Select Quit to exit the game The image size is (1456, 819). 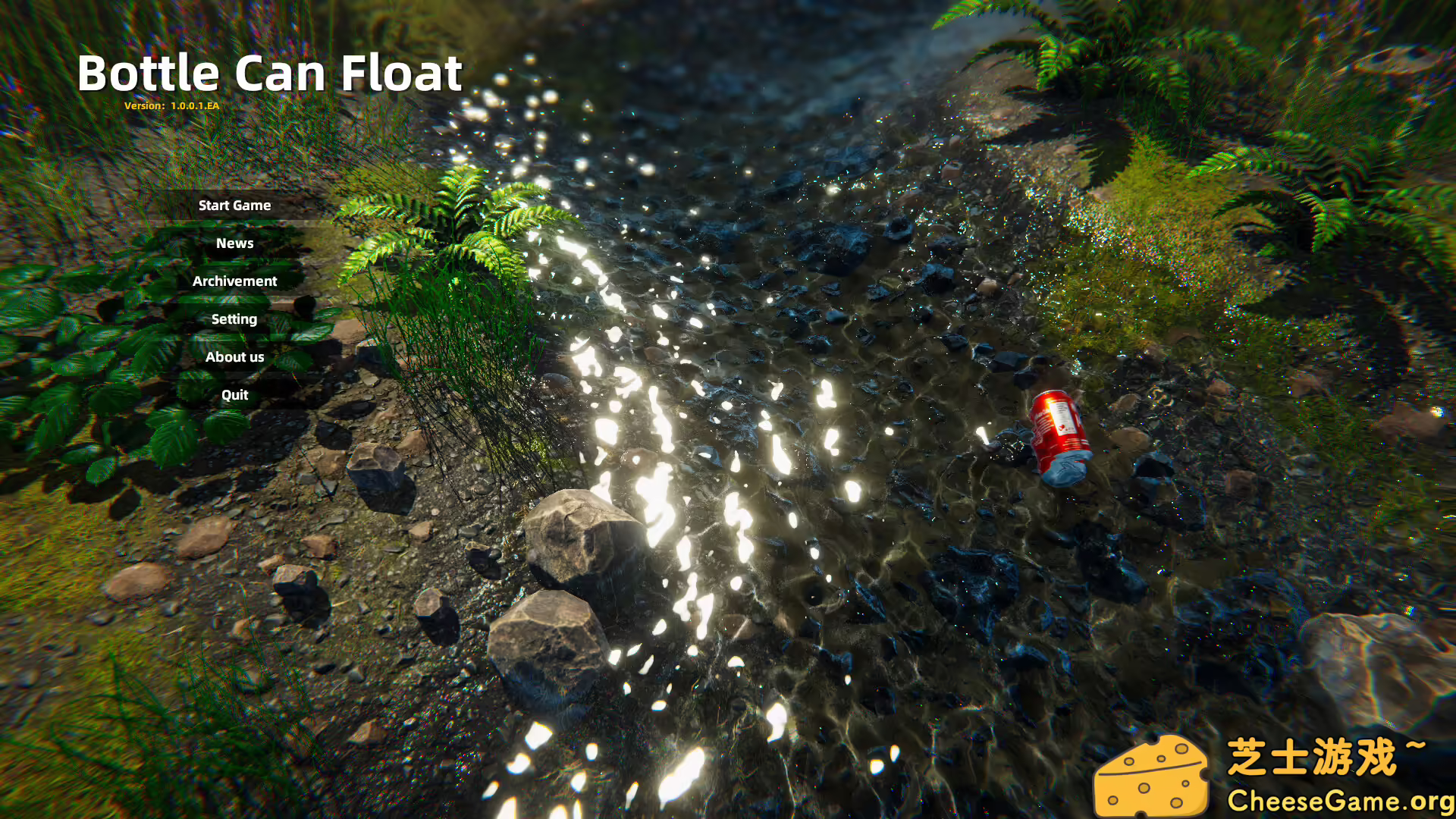pyautogui.click(x=234, y=394)
